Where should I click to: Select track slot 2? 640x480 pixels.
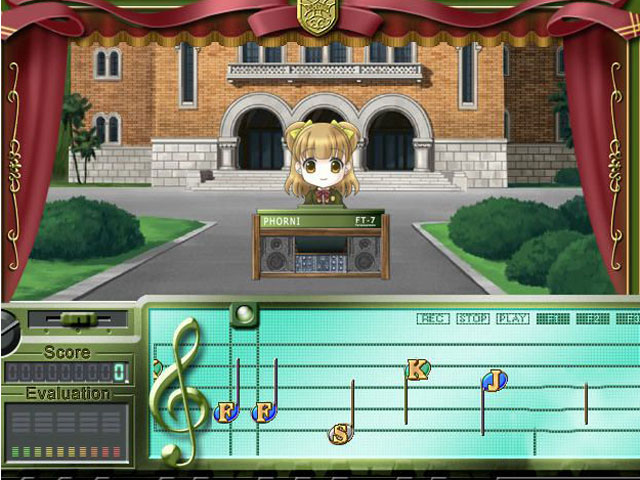[592, 319]
